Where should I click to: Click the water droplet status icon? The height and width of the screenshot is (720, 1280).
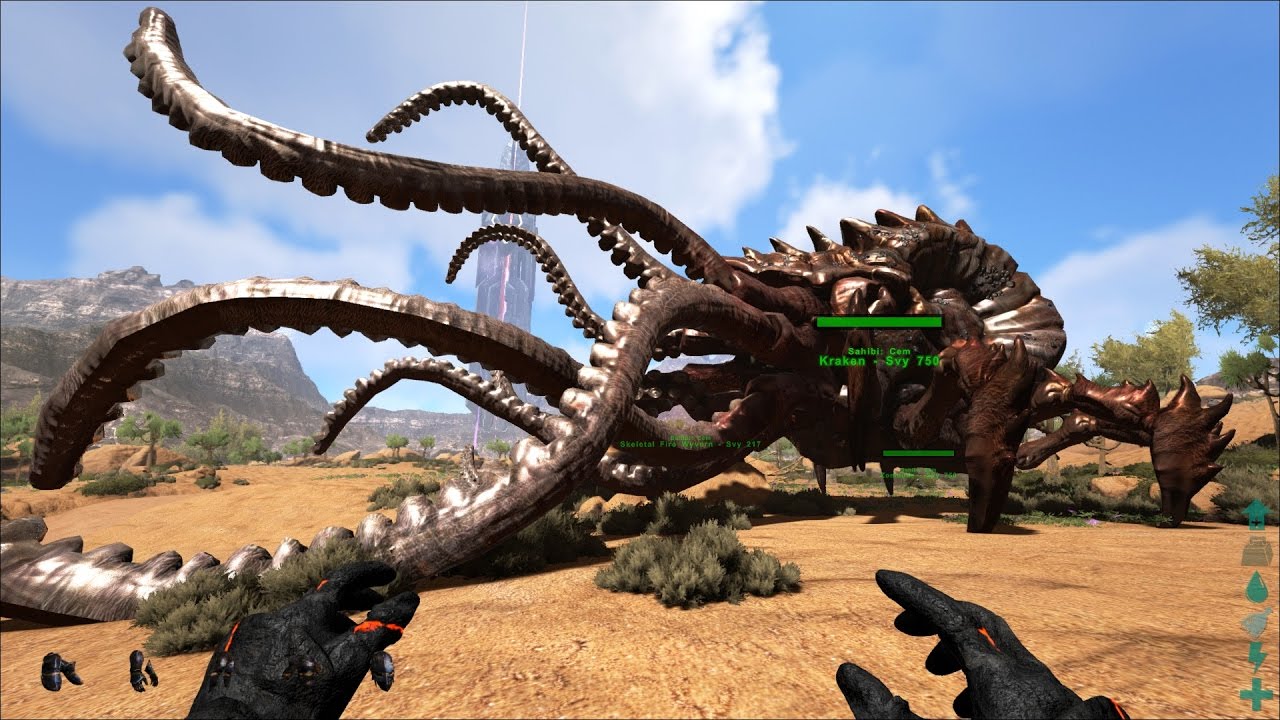(x=1256, y=586)
